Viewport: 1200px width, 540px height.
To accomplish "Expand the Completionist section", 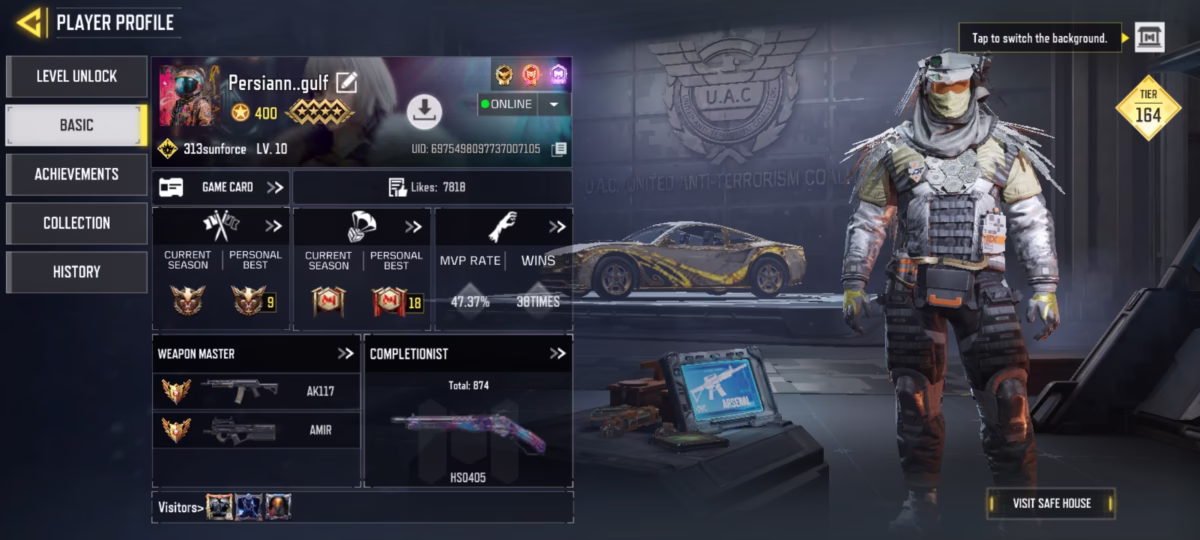I will [x=557, y=353].
